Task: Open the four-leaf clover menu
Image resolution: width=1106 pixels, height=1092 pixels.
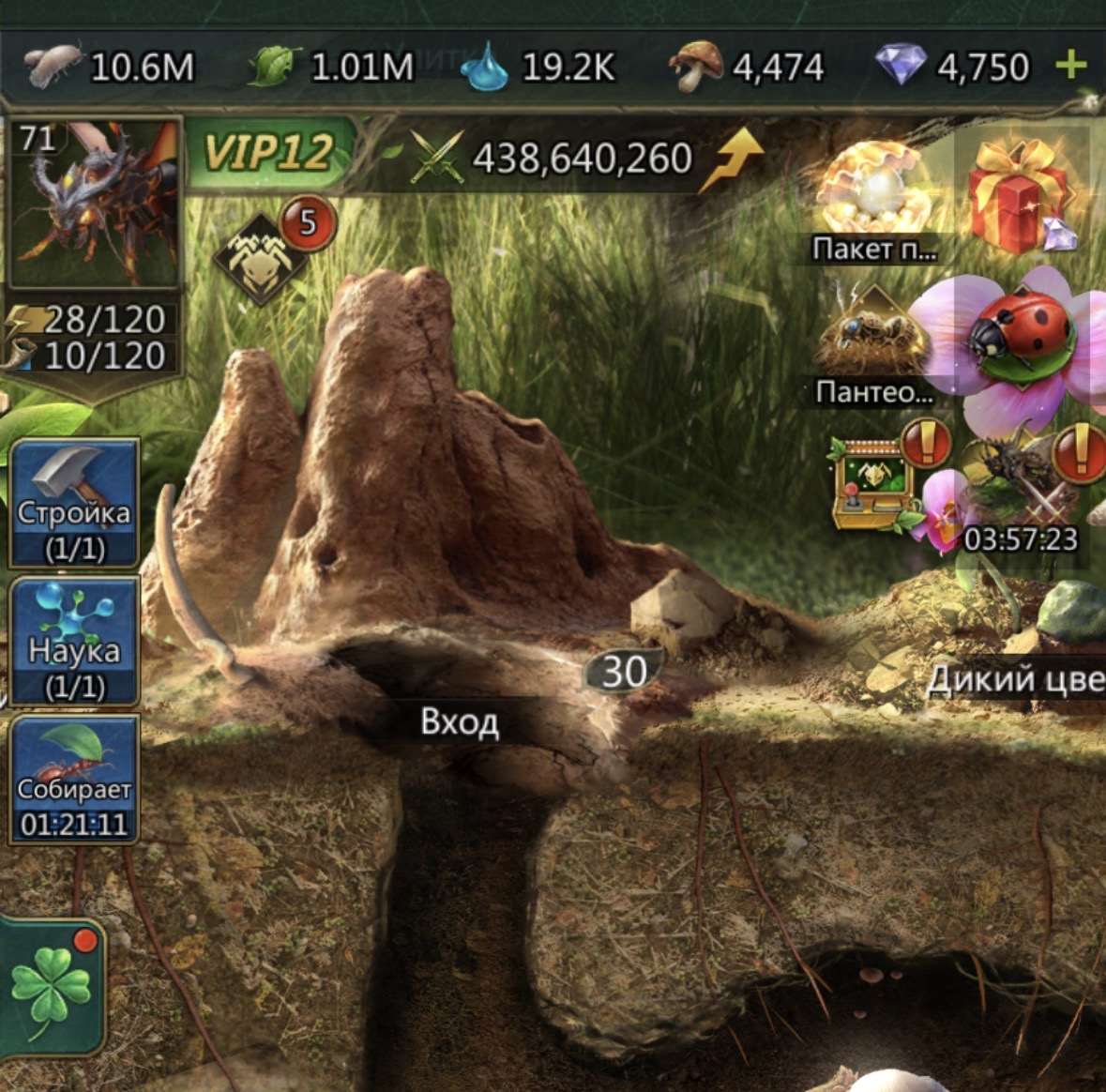Action: point(52,988)
